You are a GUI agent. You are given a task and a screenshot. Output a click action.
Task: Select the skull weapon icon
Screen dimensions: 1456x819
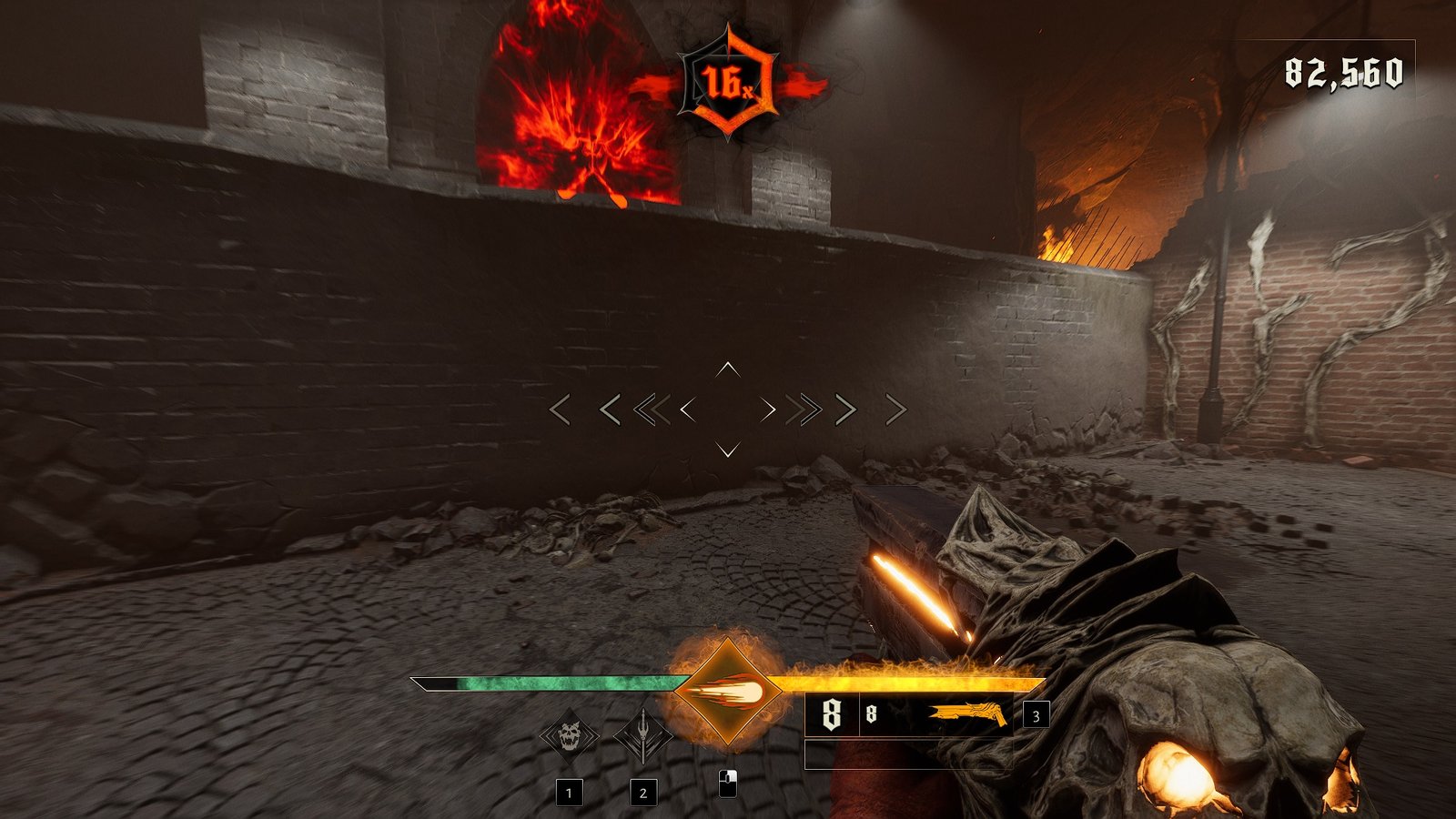point(570,735)
